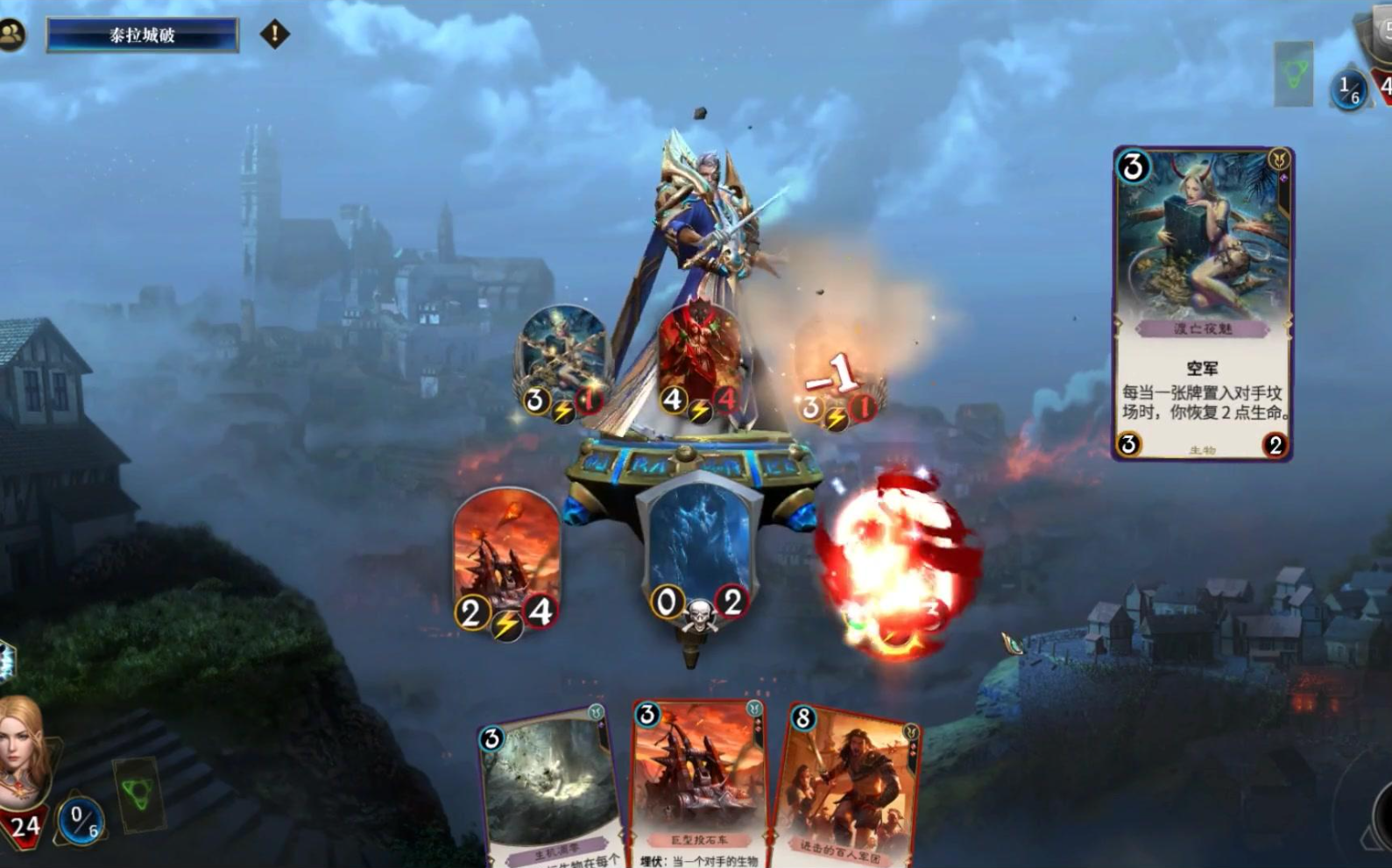1392x868 pixels.
Task: Open the friends icon
Action: (12, 34)
